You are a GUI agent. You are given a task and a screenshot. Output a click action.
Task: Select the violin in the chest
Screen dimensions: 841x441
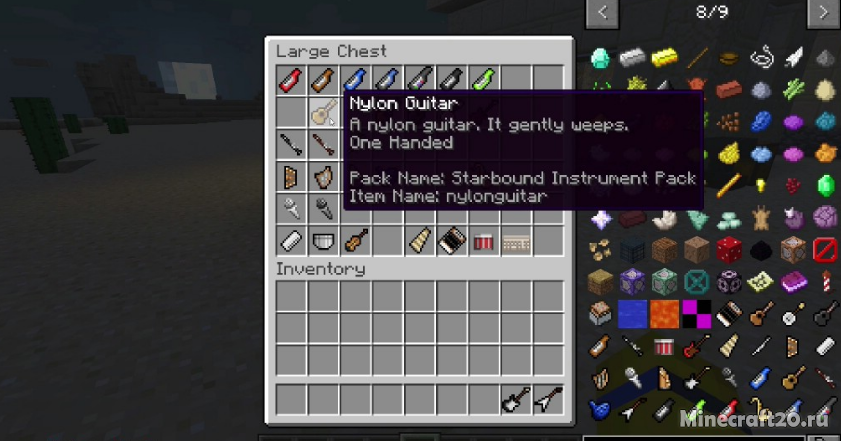355,240
